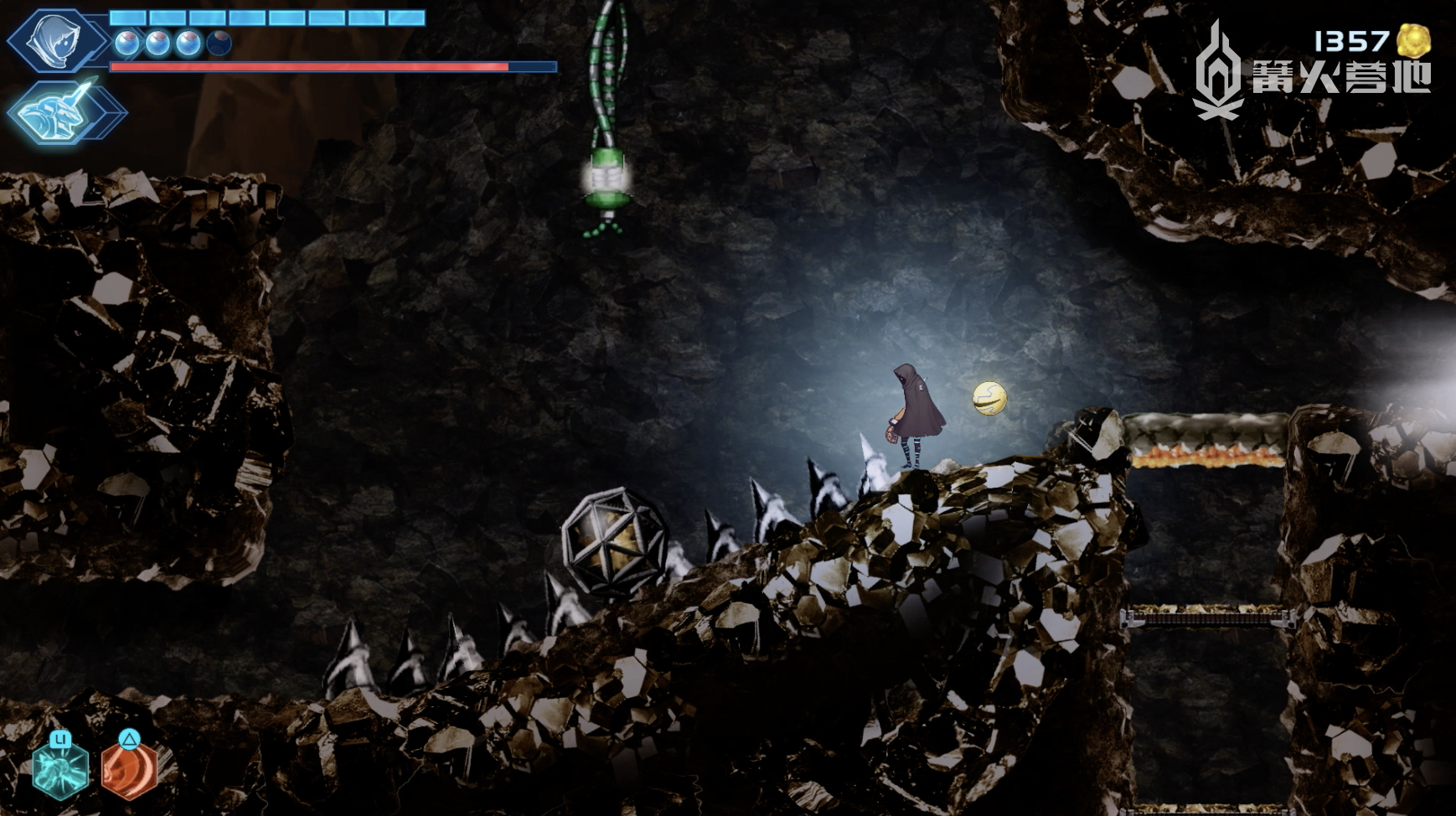Use the orange crescent slash skill

coord(130,769)
